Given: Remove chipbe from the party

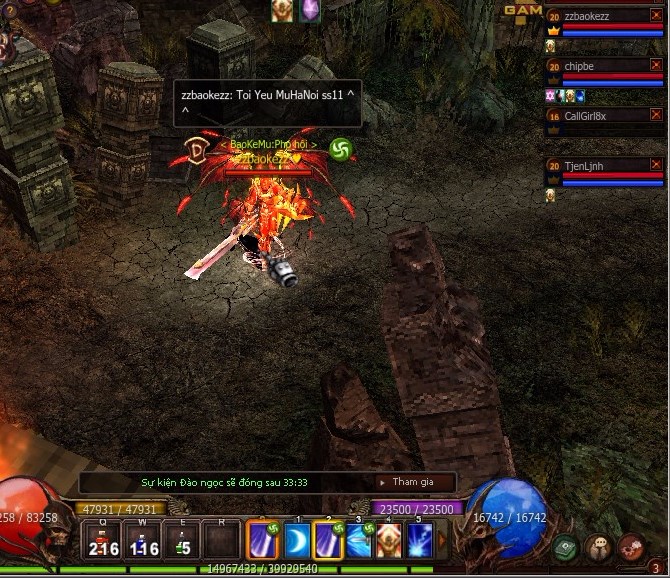Looking at the screenshot, I should click(x=656, y=65).
